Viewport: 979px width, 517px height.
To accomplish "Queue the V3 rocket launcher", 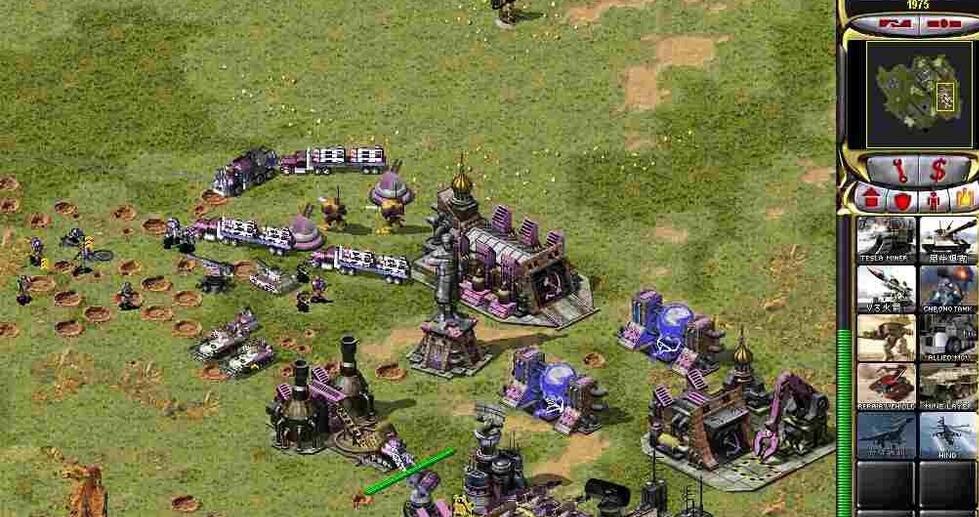I will pyautogui.click(x=886, y=288).
